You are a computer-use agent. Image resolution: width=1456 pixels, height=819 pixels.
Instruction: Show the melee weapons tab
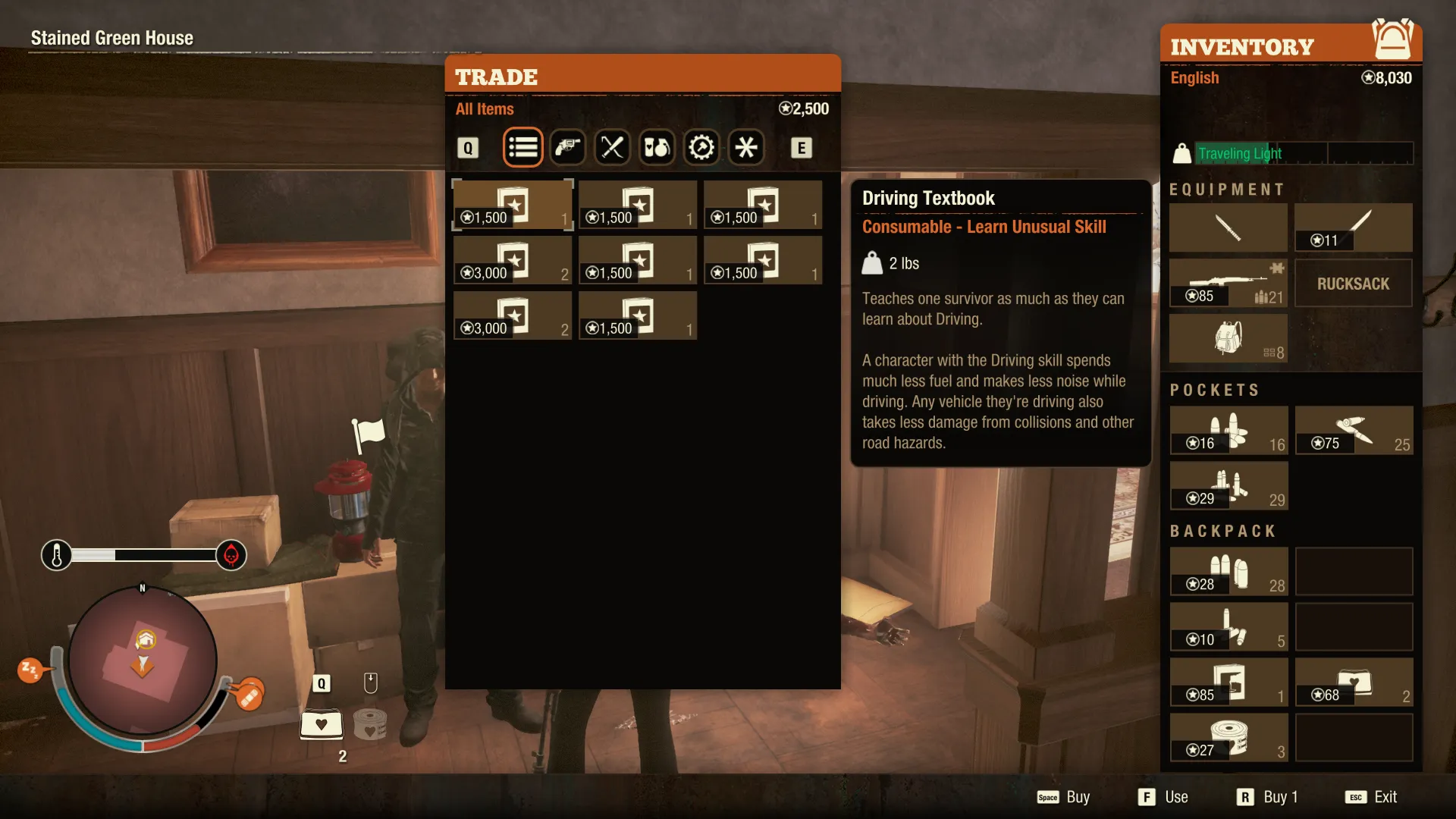tap(612, 147)
